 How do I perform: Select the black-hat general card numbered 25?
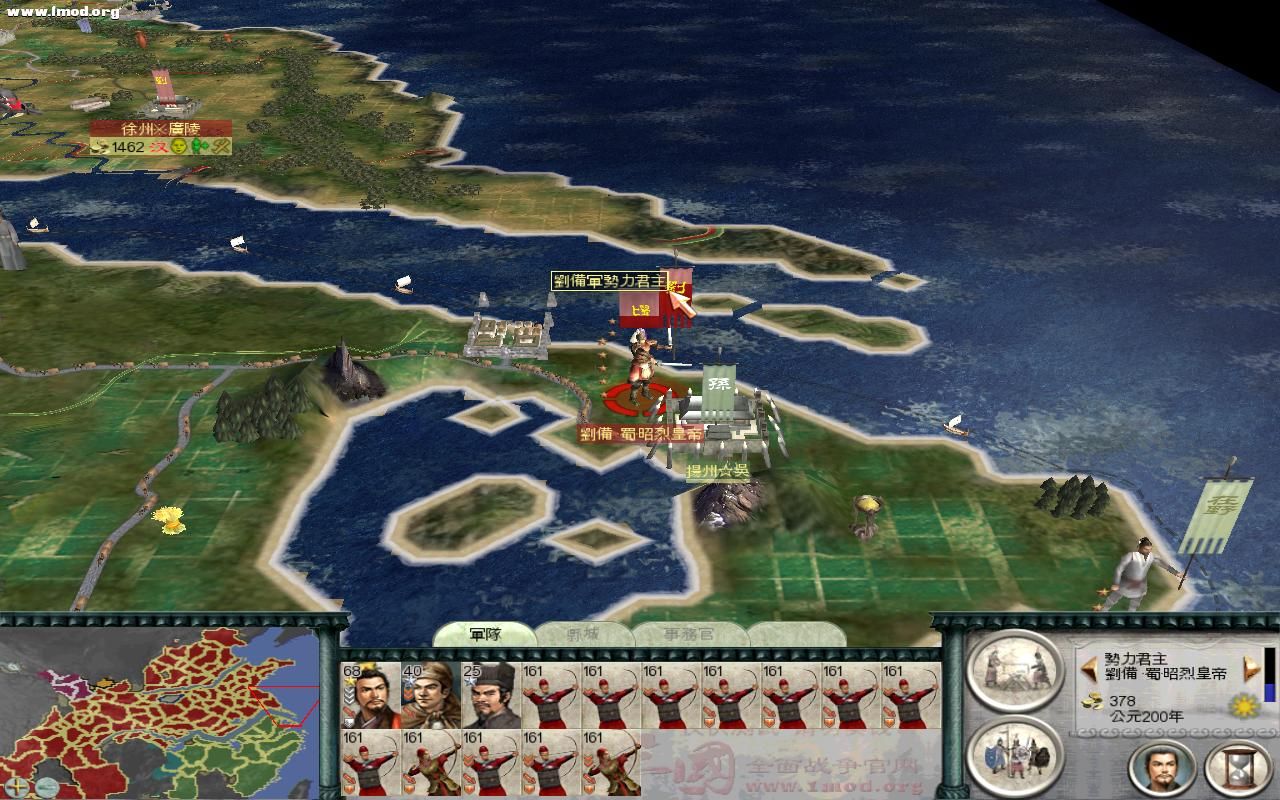point(491,695)
